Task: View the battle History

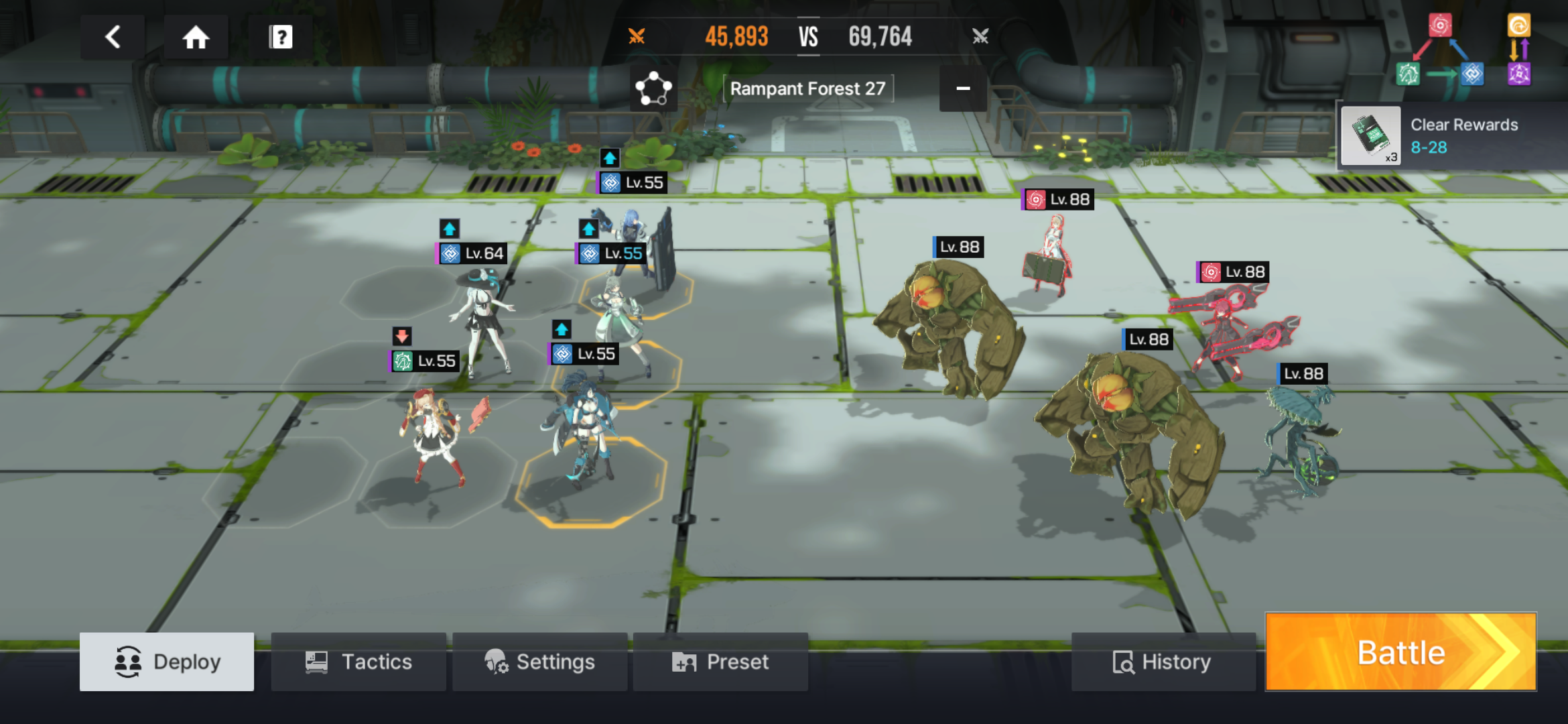Action: (x=1163, y=662)
